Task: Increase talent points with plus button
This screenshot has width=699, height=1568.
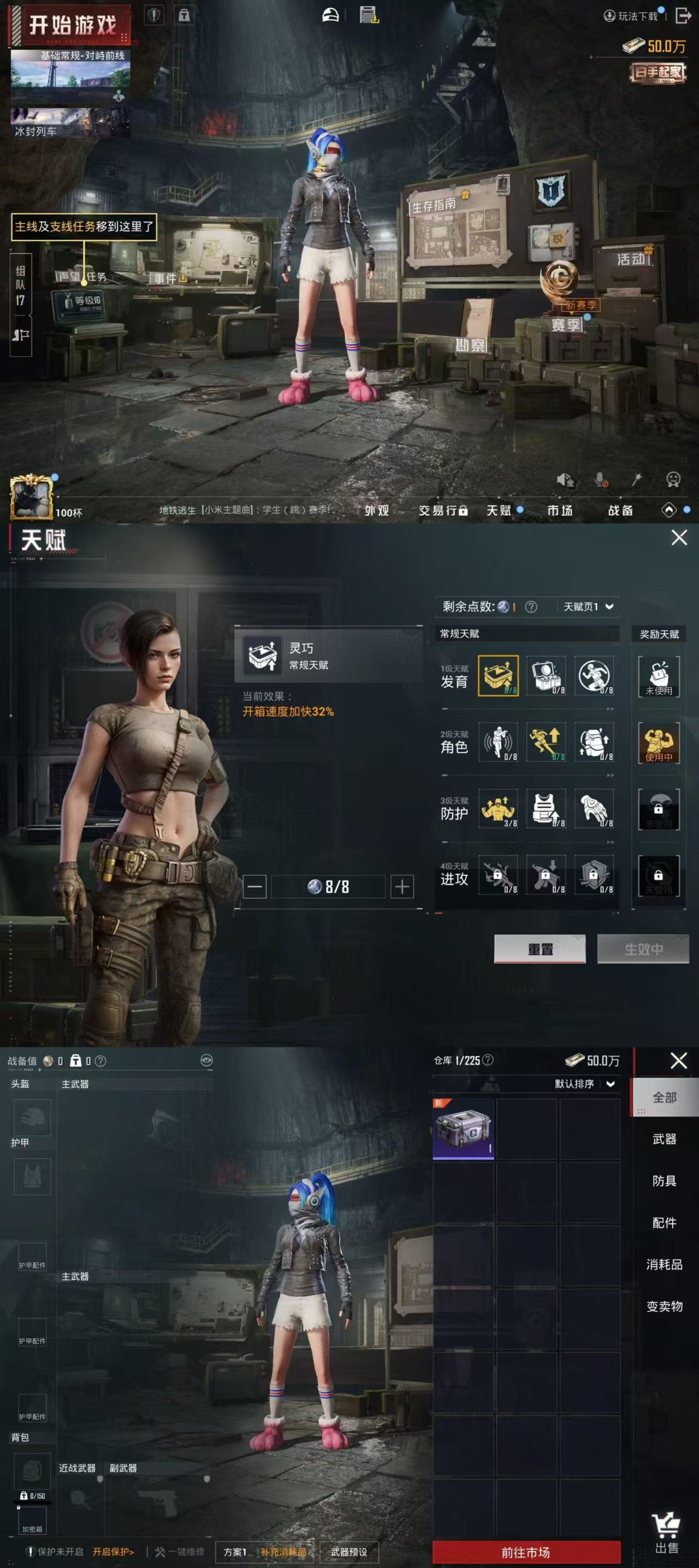Action: 402,886
